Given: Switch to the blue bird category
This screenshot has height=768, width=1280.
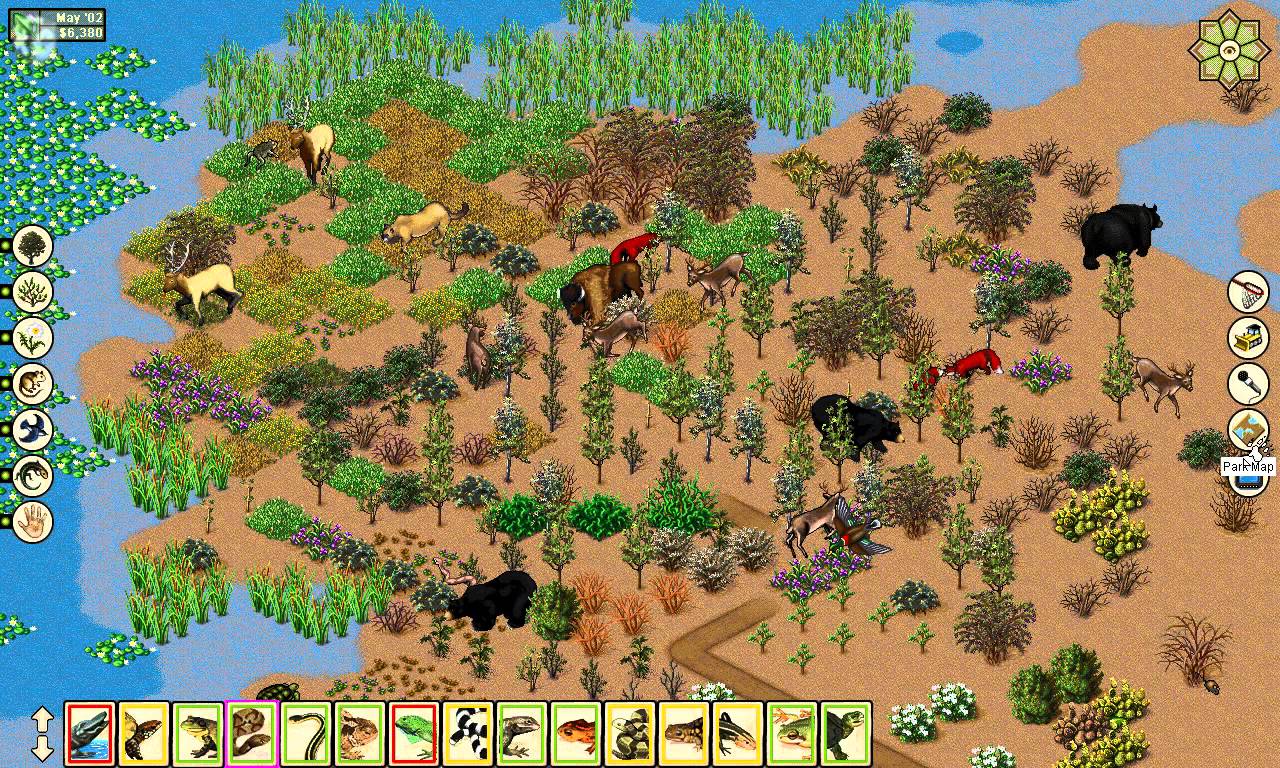Looking at the screenshot, I should point(33,430).
